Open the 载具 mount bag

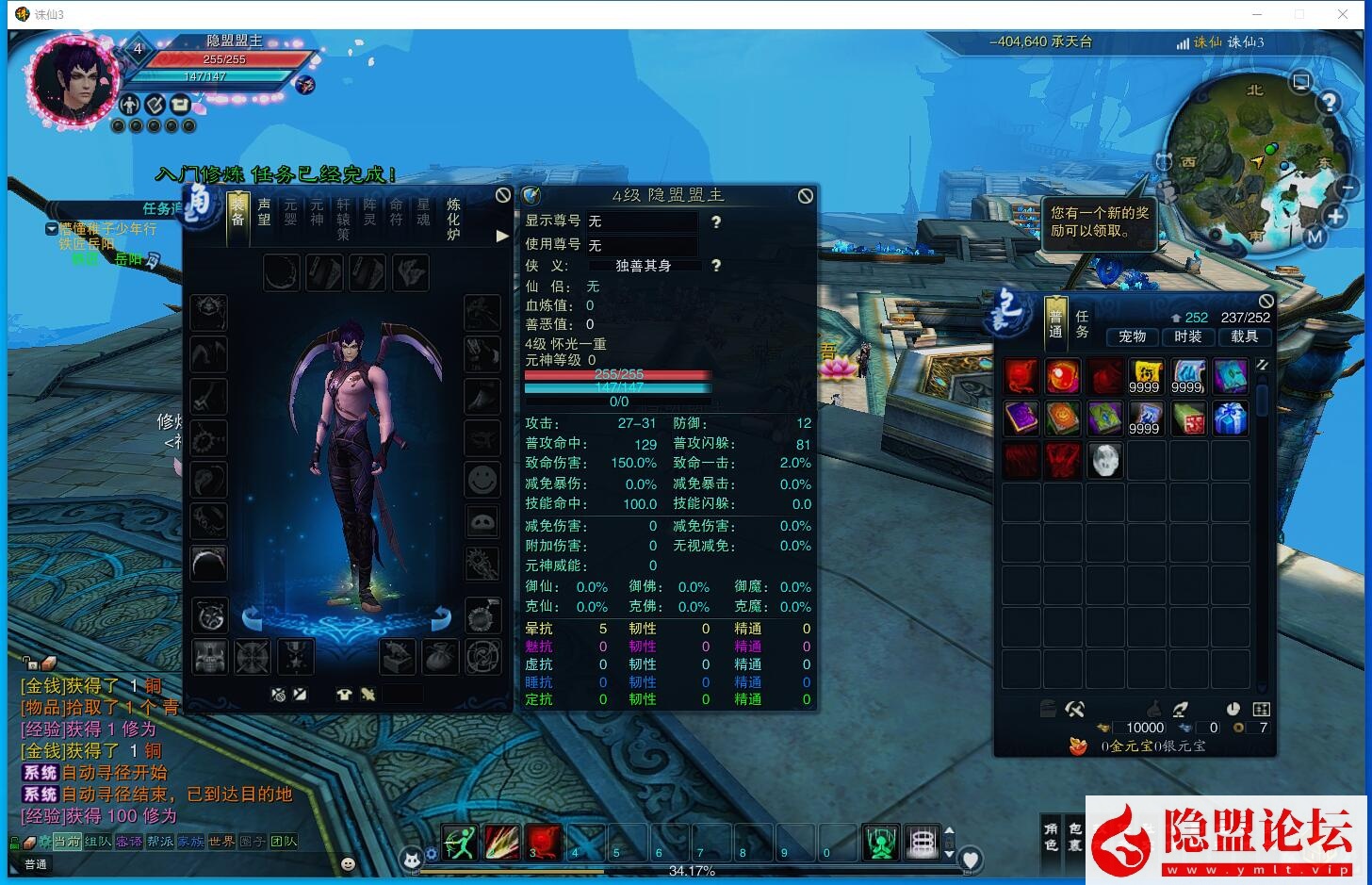pos(1244,336)
